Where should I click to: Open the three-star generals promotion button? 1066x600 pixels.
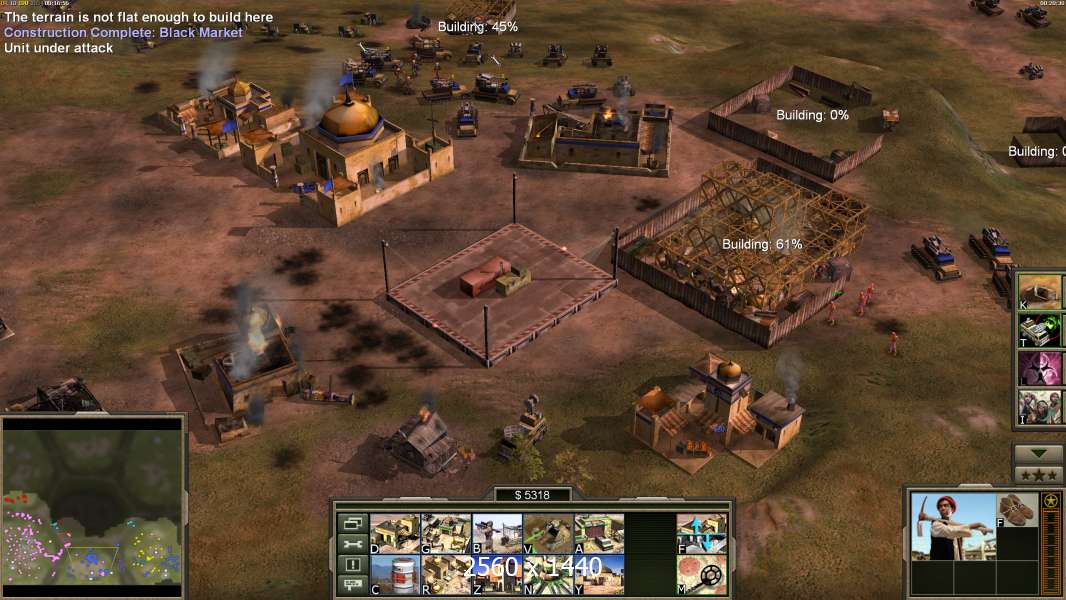coord(1038,475)
